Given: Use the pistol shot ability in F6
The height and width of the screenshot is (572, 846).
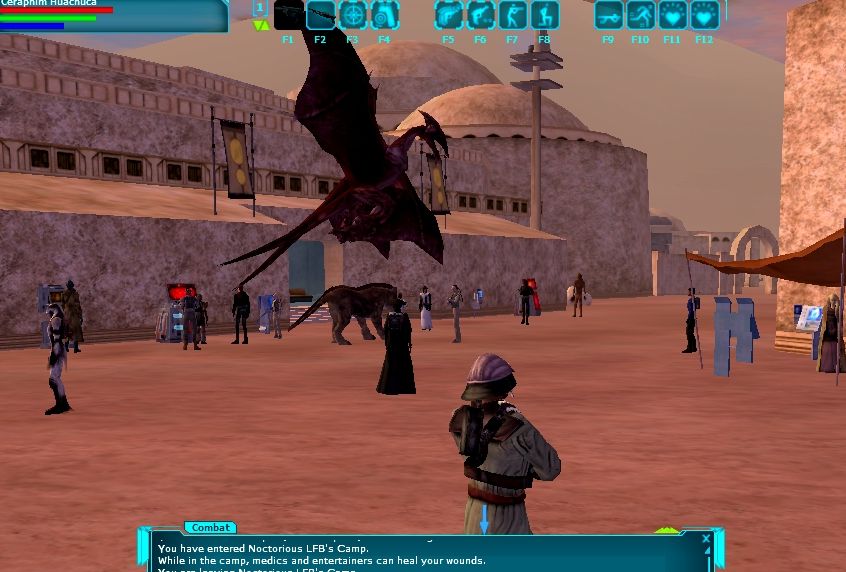Looking at the screenshot, I should tap(480, 15).
